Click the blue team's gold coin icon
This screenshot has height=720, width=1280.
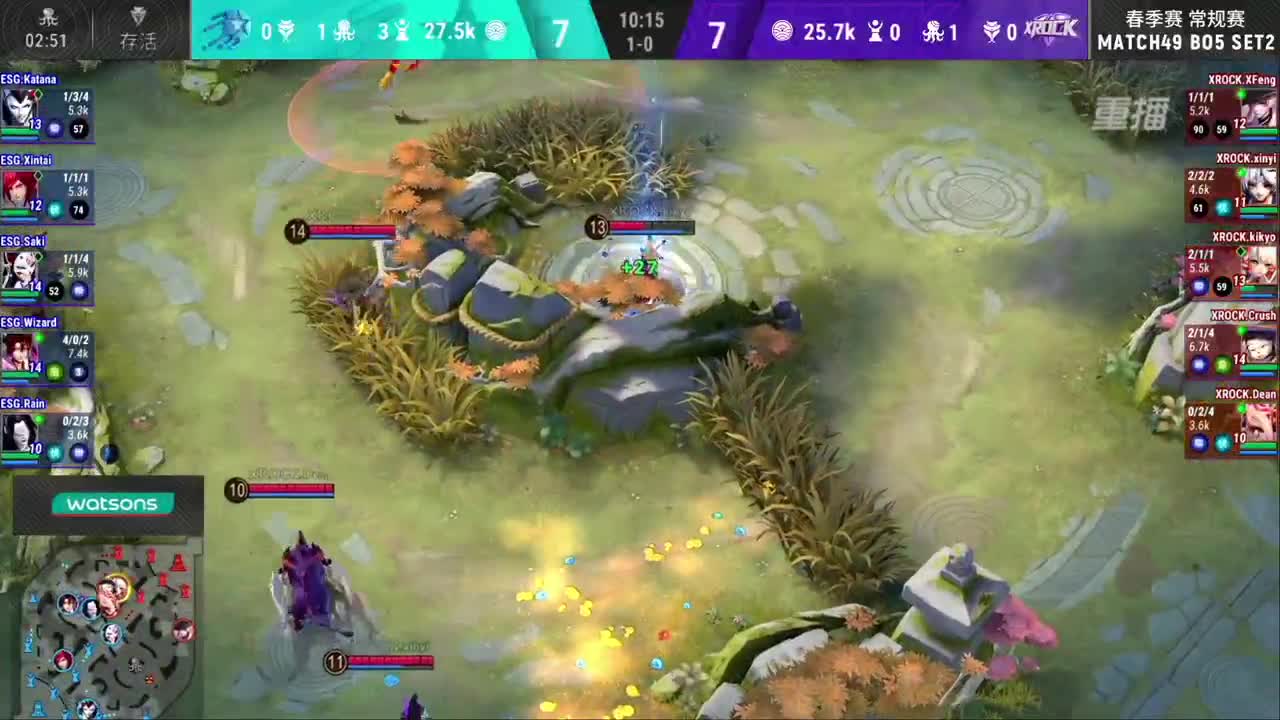click(496, 31)
